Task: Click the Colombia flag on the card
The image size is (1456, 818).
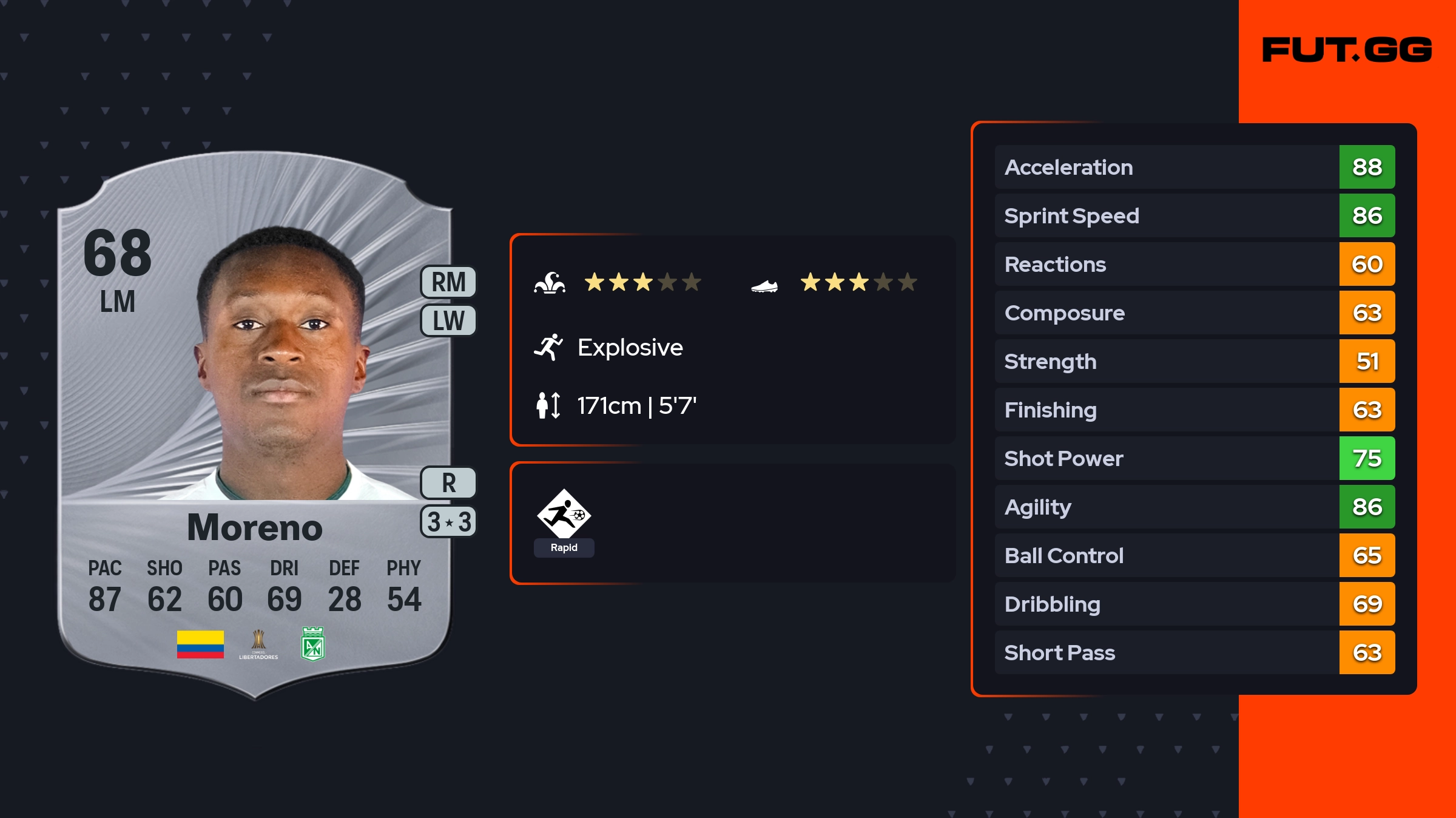Action: point(200,644)
